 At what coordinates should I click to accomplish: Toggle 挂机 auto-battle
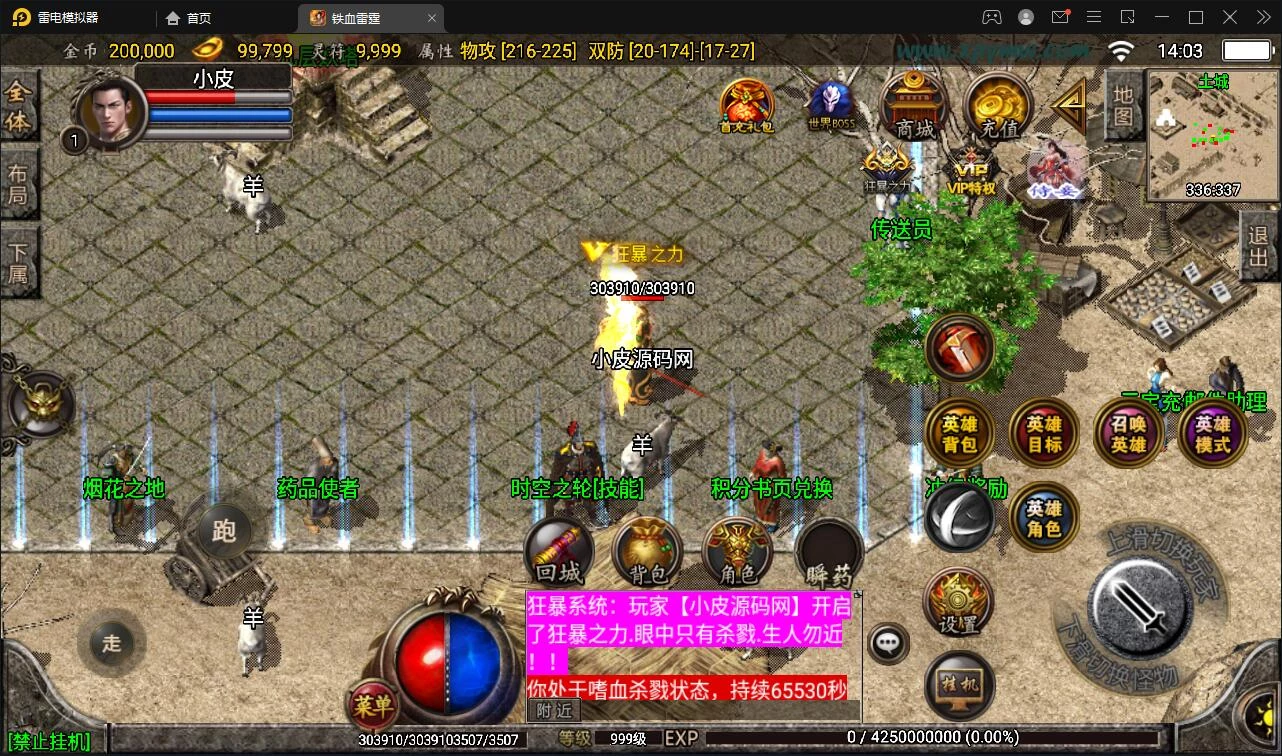pyautogui.click(x=958, y=685)
